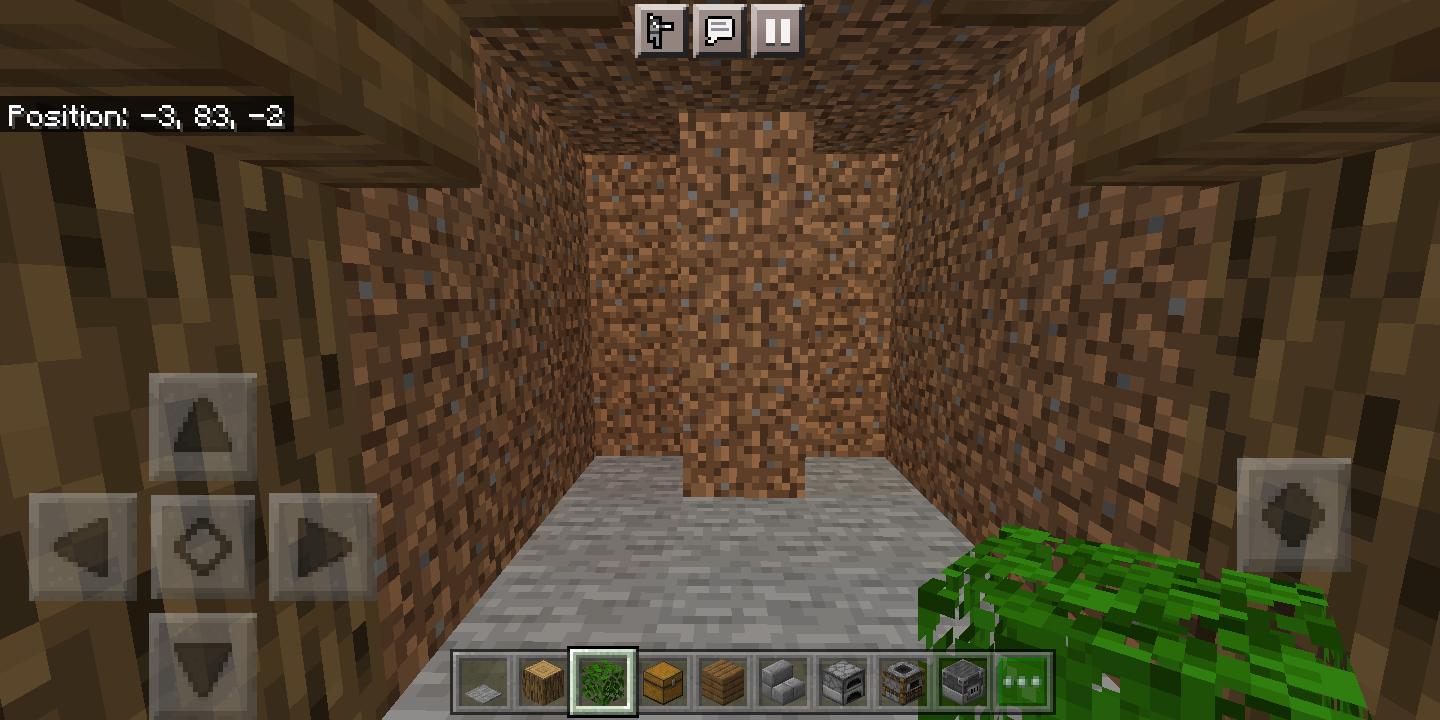The image size is (1440, 720).
Task: Open the in-game chat
Action: tap(720, 31)
